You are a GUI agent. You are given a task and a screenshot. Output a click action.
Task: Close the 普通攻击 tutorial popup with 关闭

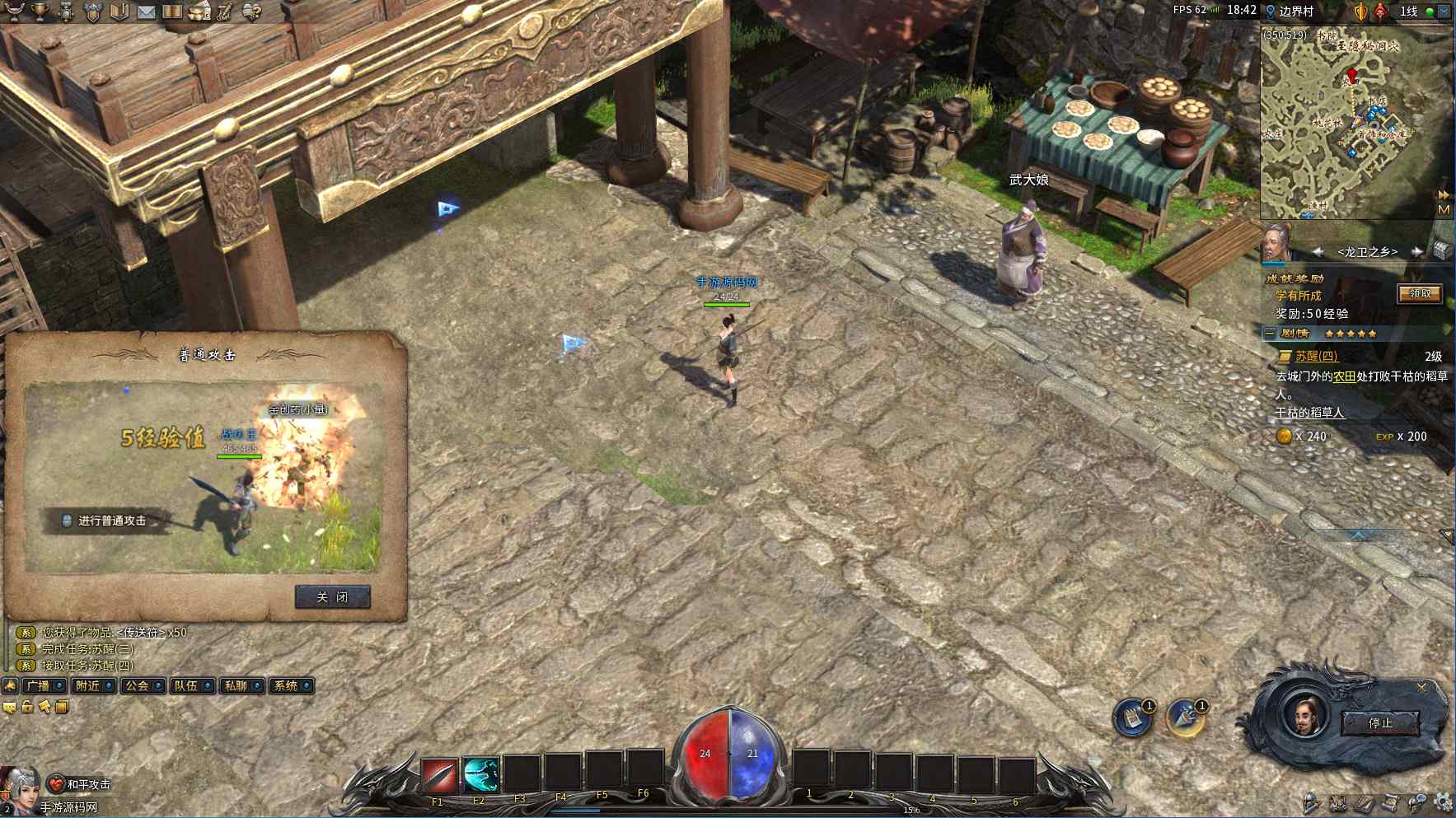(x=332, y=597)
